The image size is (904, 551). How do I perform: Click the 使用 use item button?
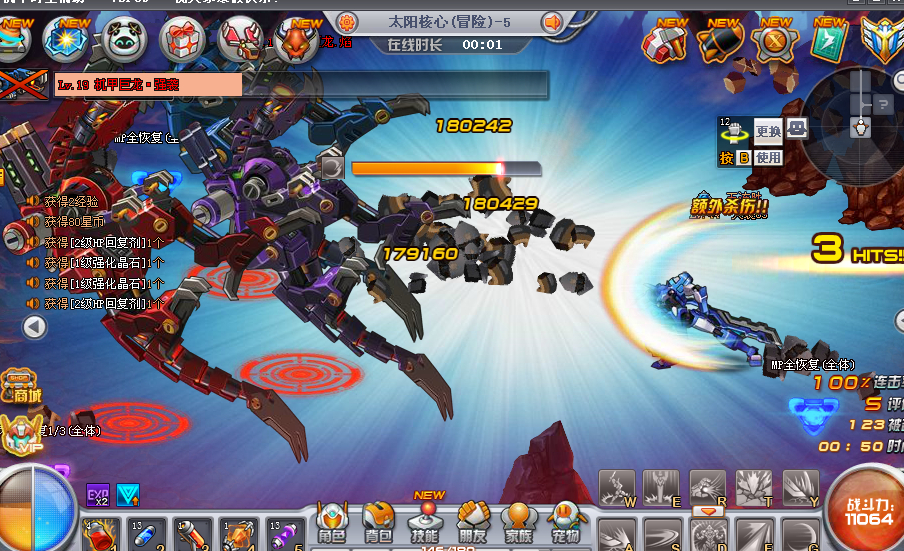[768, 157]
